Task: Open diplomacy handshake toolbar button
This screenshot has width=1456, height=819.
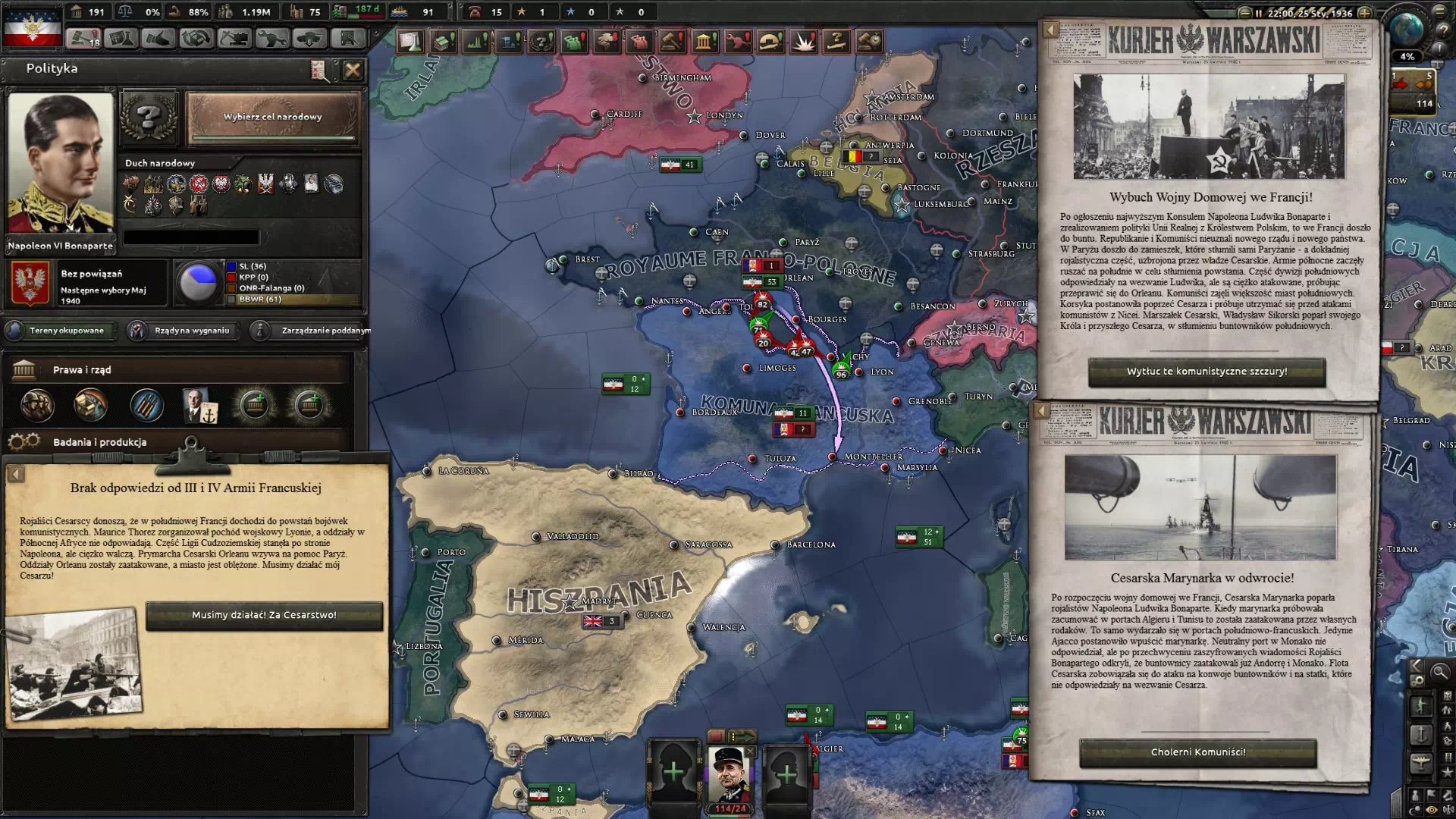Action: tap(158, 38)
